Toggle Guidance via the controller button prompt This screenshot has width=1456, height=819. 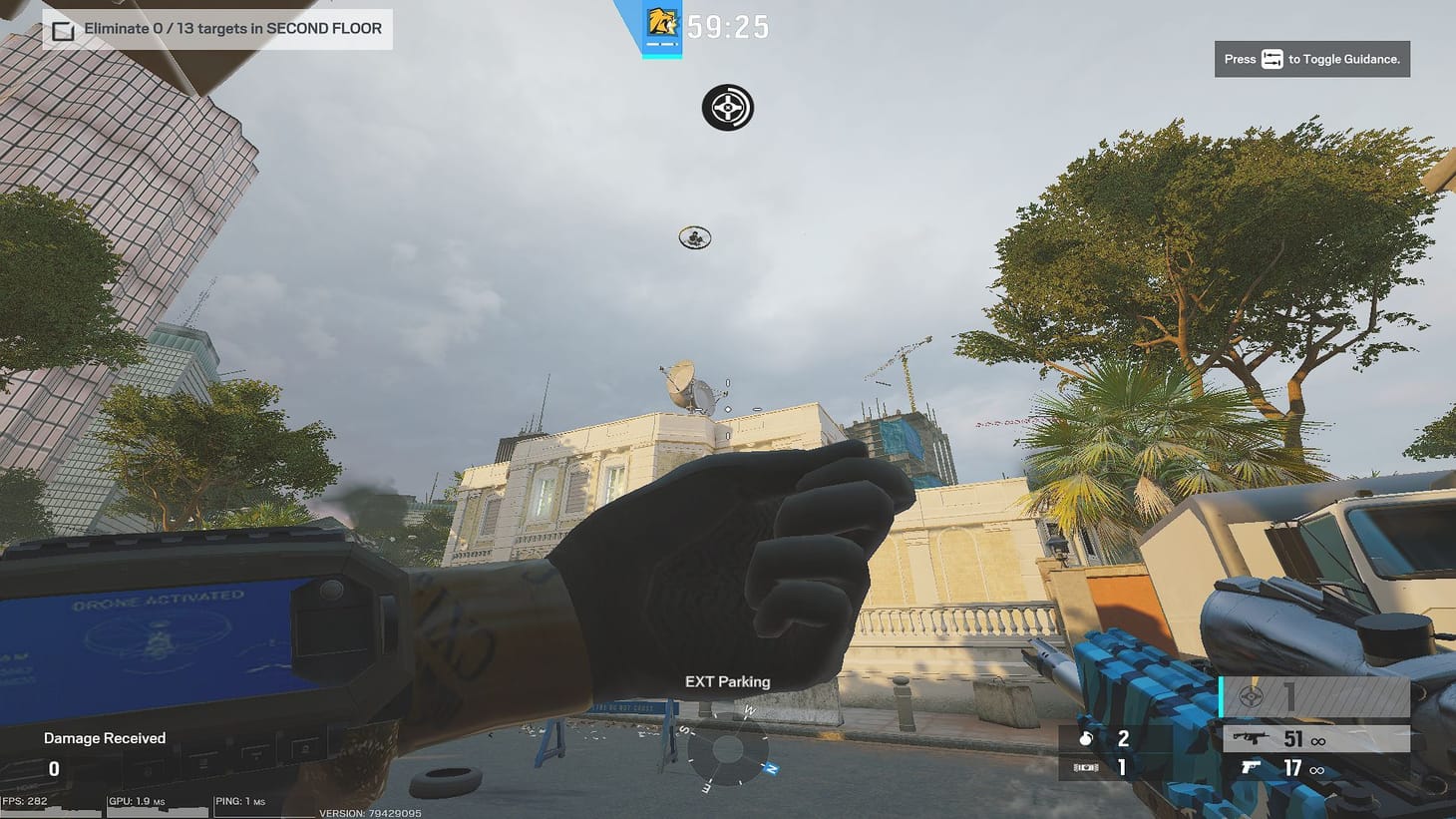click(1272, 59)
